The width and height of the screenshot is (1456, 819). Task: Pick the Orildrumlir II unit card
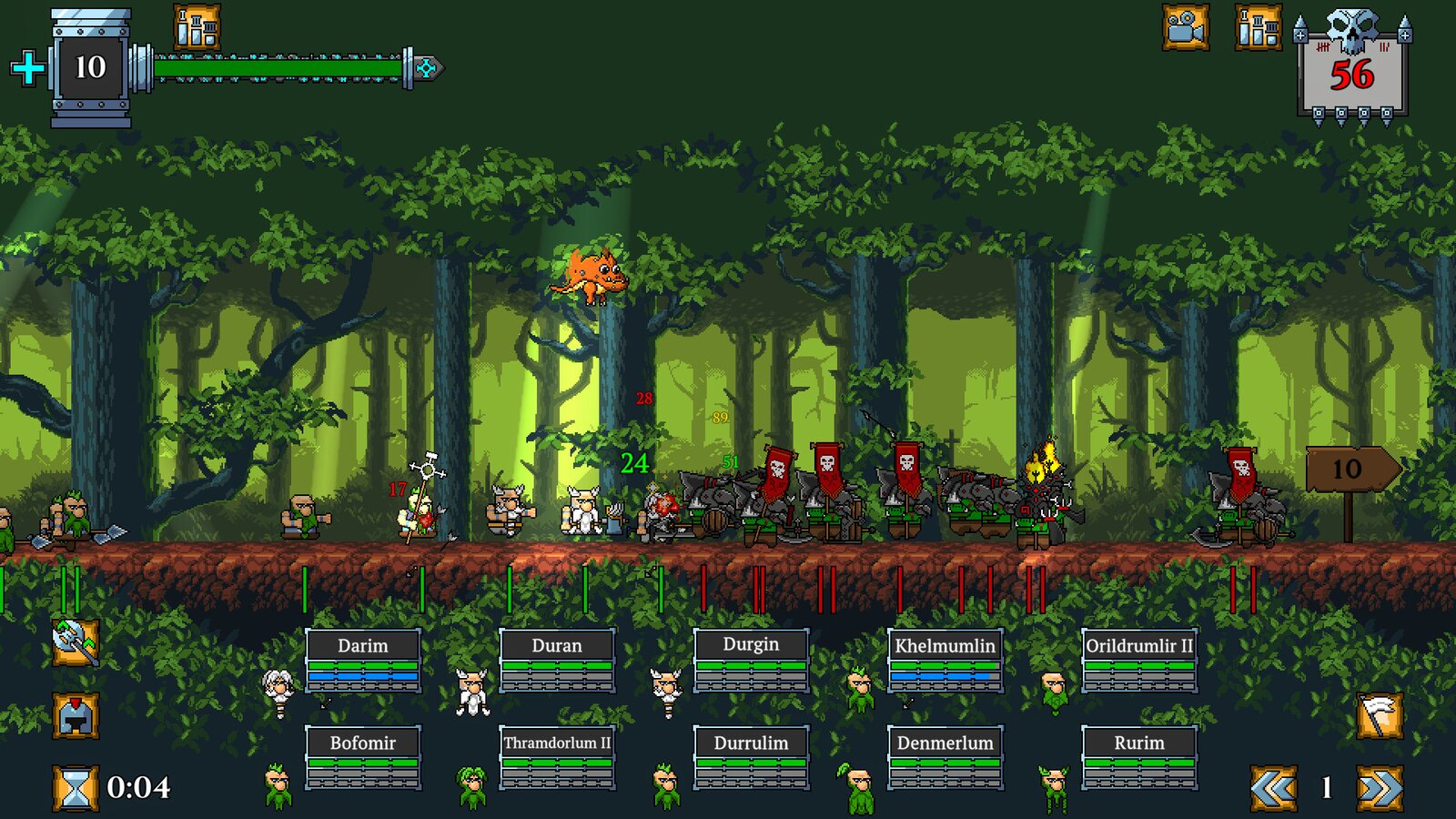1138,661
